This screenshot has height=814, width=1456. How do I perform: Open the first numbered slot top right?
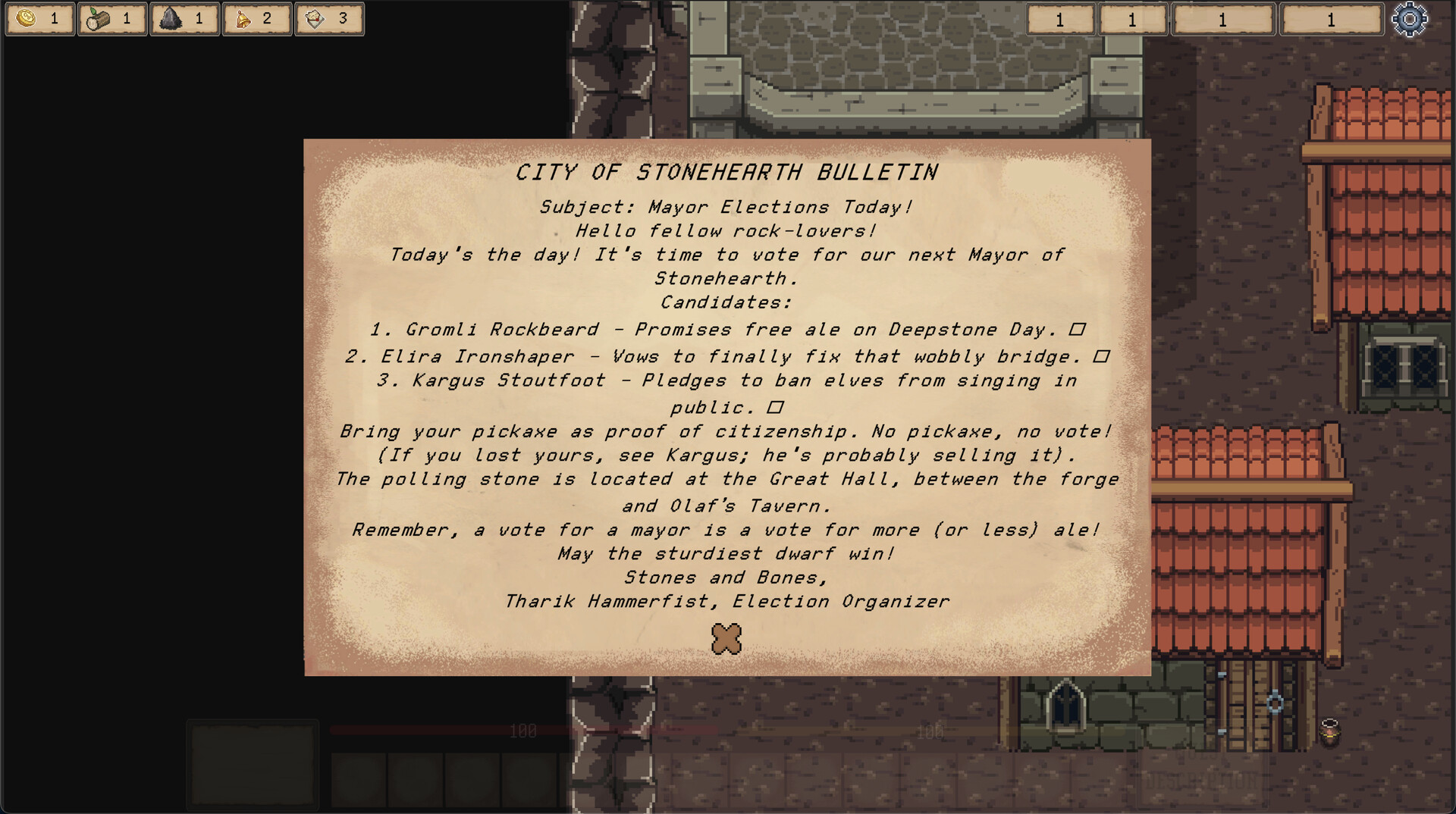point(1059,20)
